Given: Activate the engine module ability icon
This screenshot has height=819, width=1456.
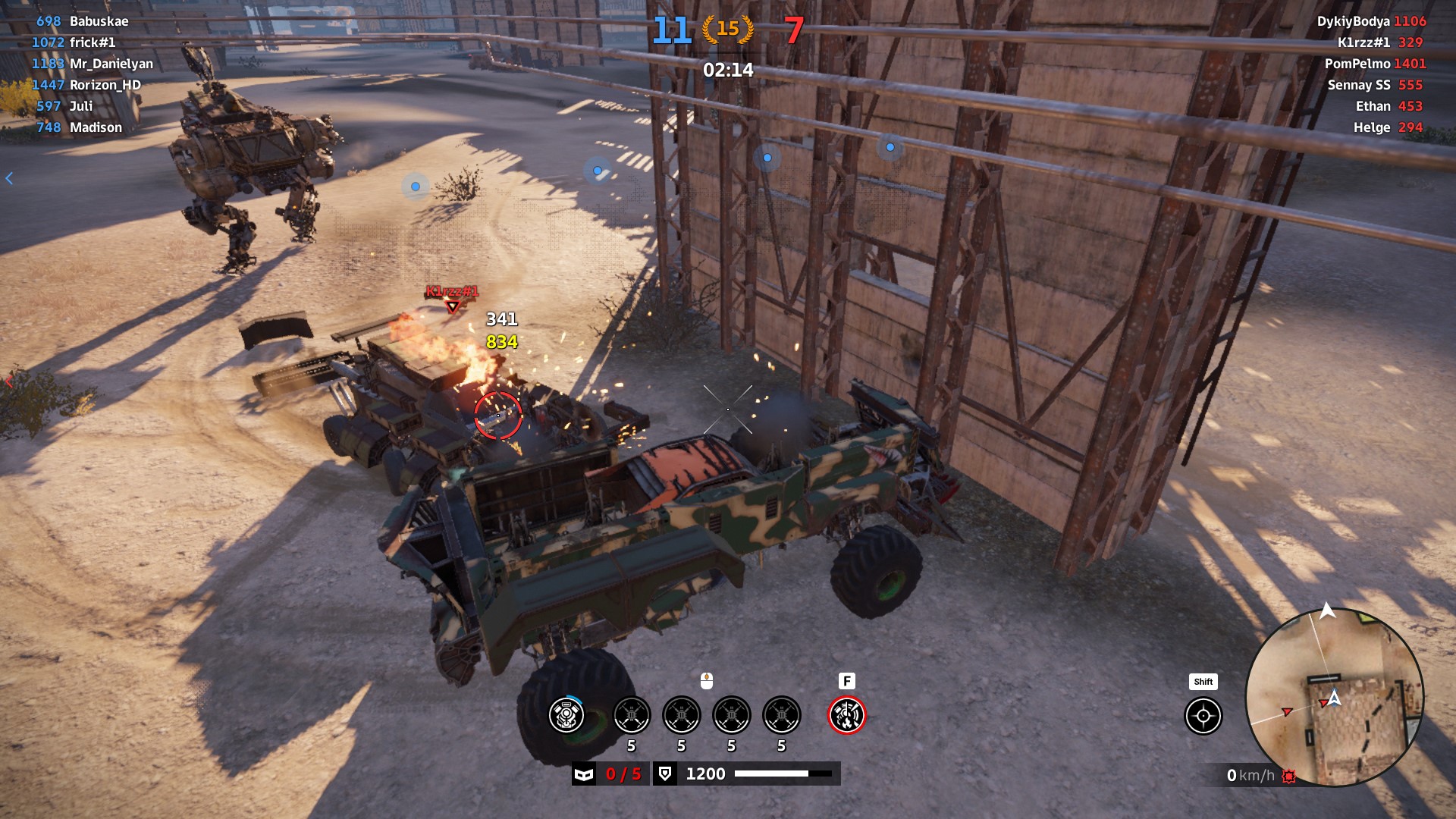Looking at the screenshot, I should [566, 715].
